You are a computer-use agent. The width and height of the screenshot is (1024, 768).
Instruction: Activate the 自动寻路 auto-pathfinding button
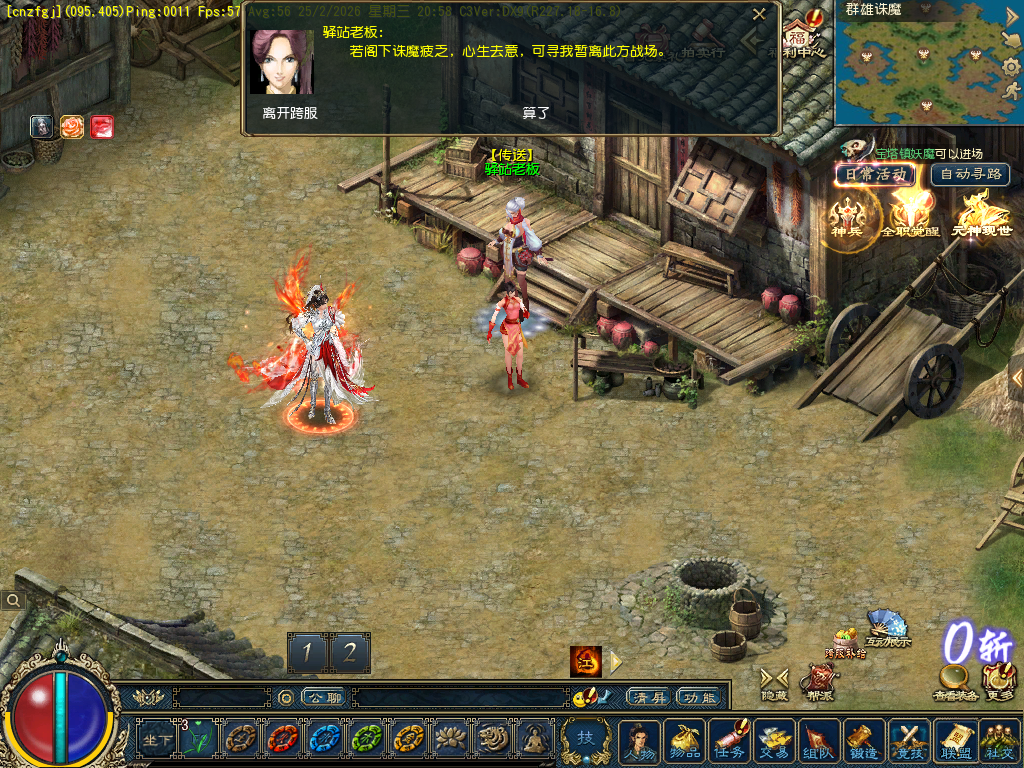click(x=970, y=174)
